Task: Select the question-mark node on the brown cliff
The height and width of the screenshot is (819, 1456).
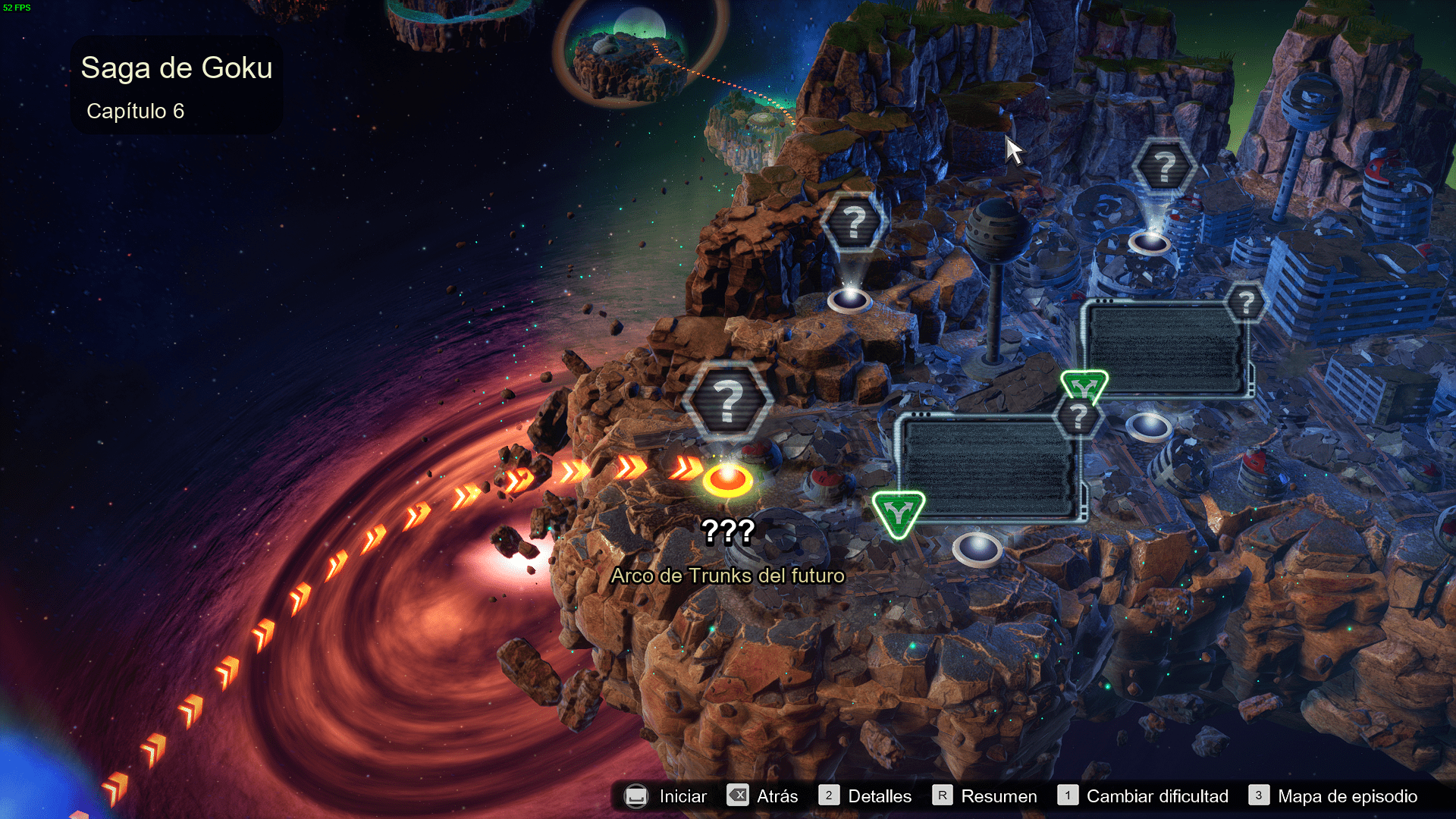Action: point(854,223)
